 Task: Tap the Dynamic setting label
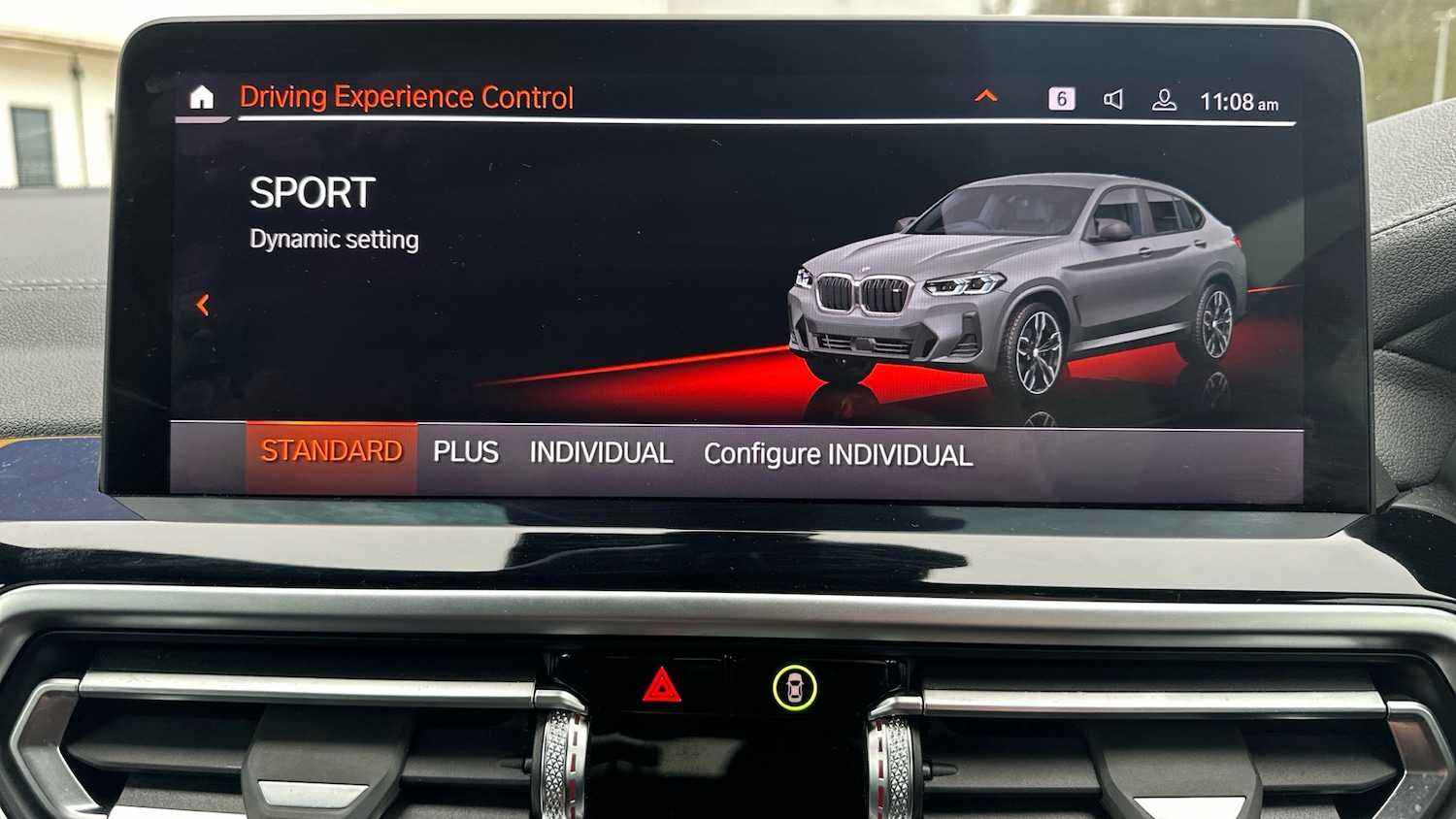click(x=334, y=239)
